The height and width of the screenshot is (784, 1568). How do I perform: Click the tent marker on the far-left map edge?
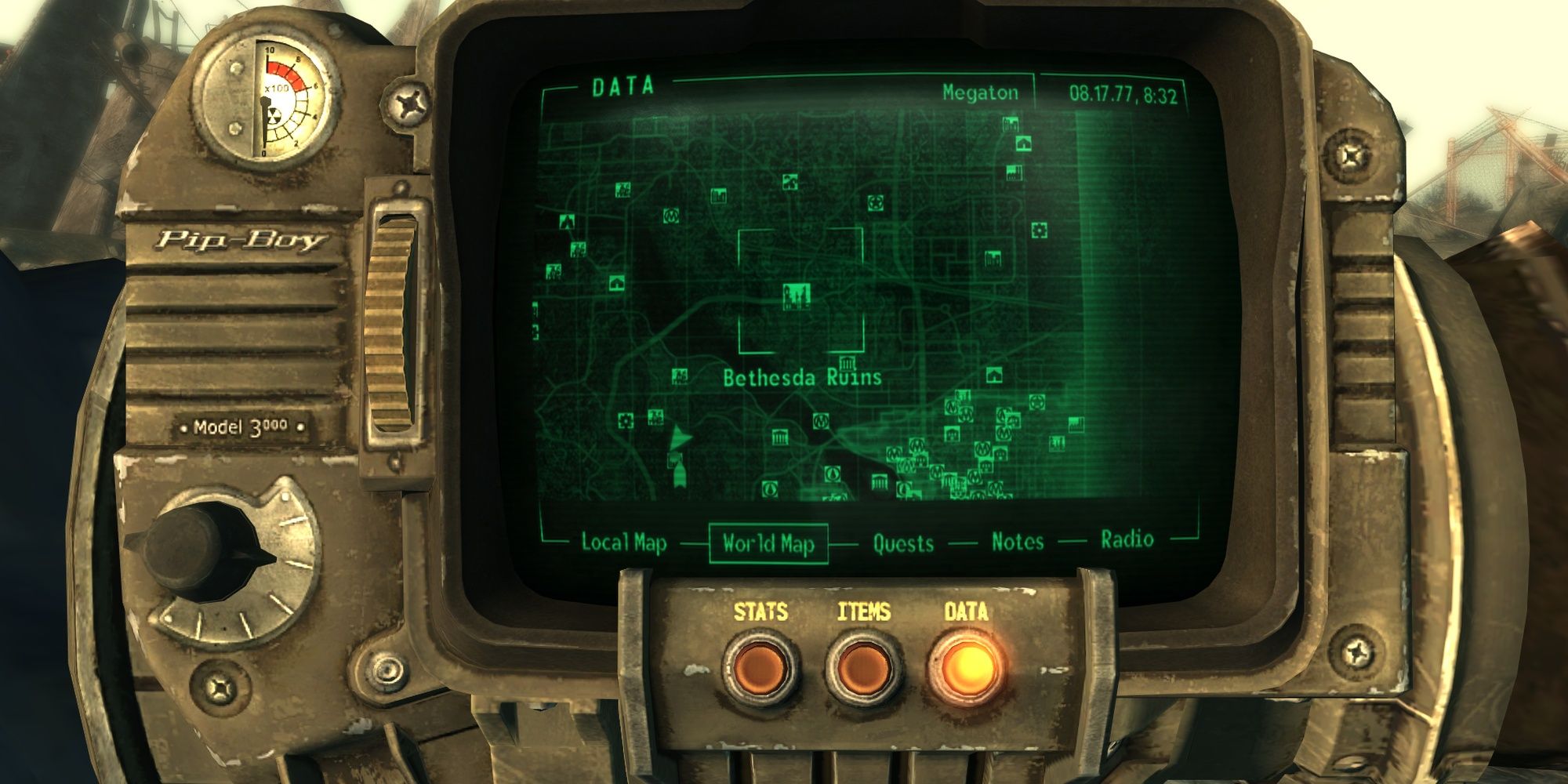(567, 220)
